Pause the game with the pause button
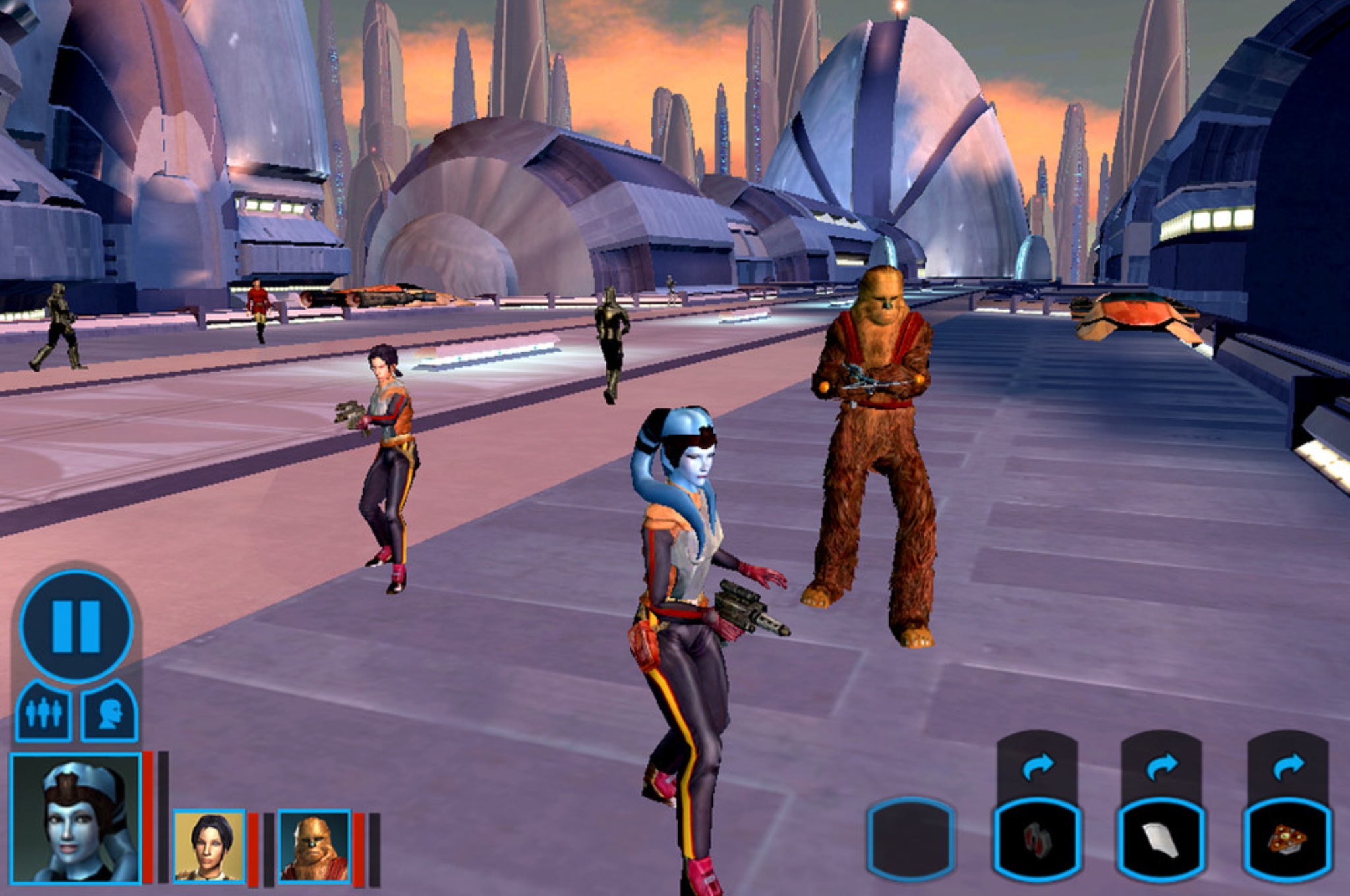This screenshot has width=1350, height=896. click(76, 625)
